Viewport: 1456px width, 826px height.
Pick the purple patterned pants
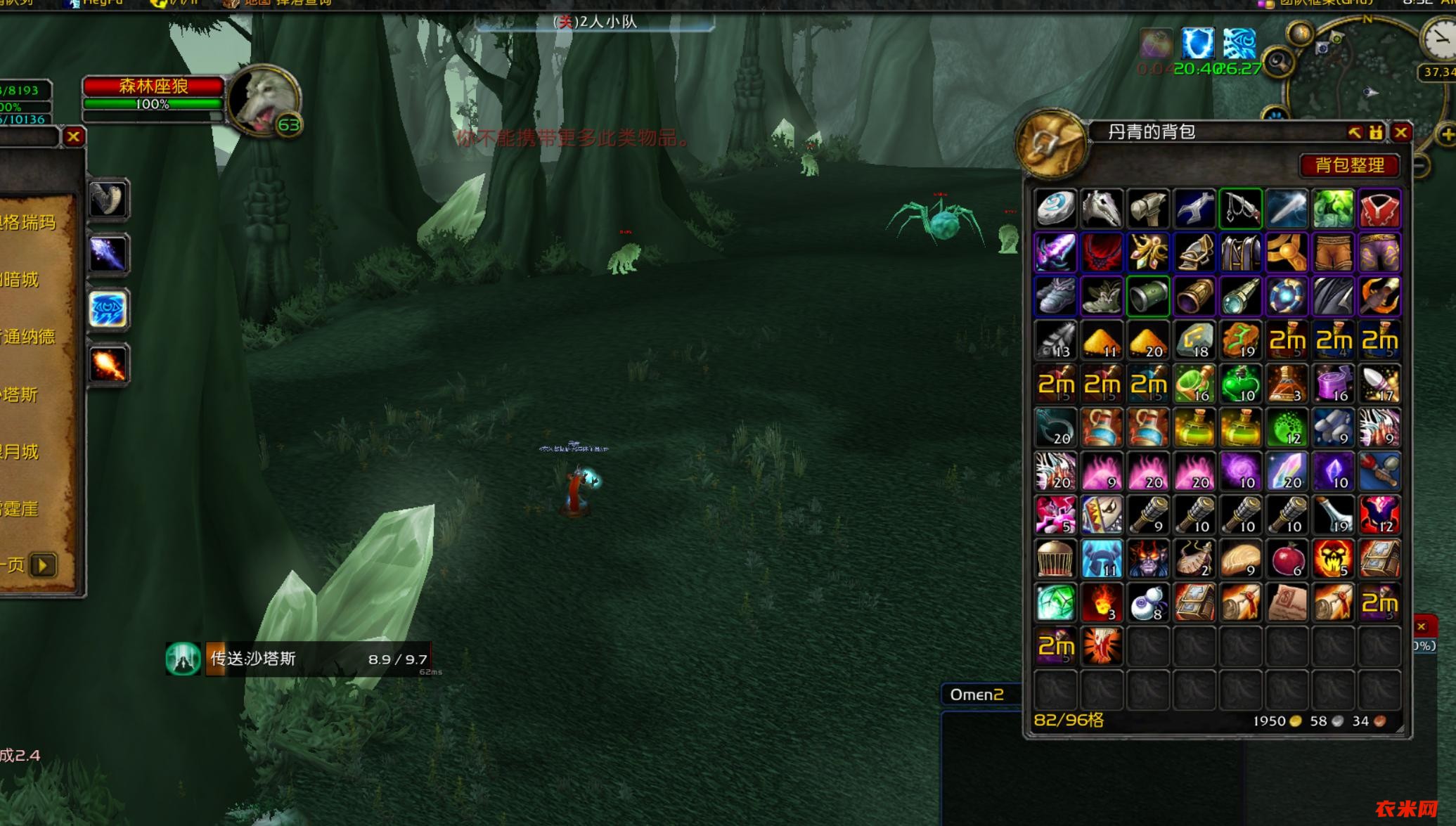coord(1379,252)
